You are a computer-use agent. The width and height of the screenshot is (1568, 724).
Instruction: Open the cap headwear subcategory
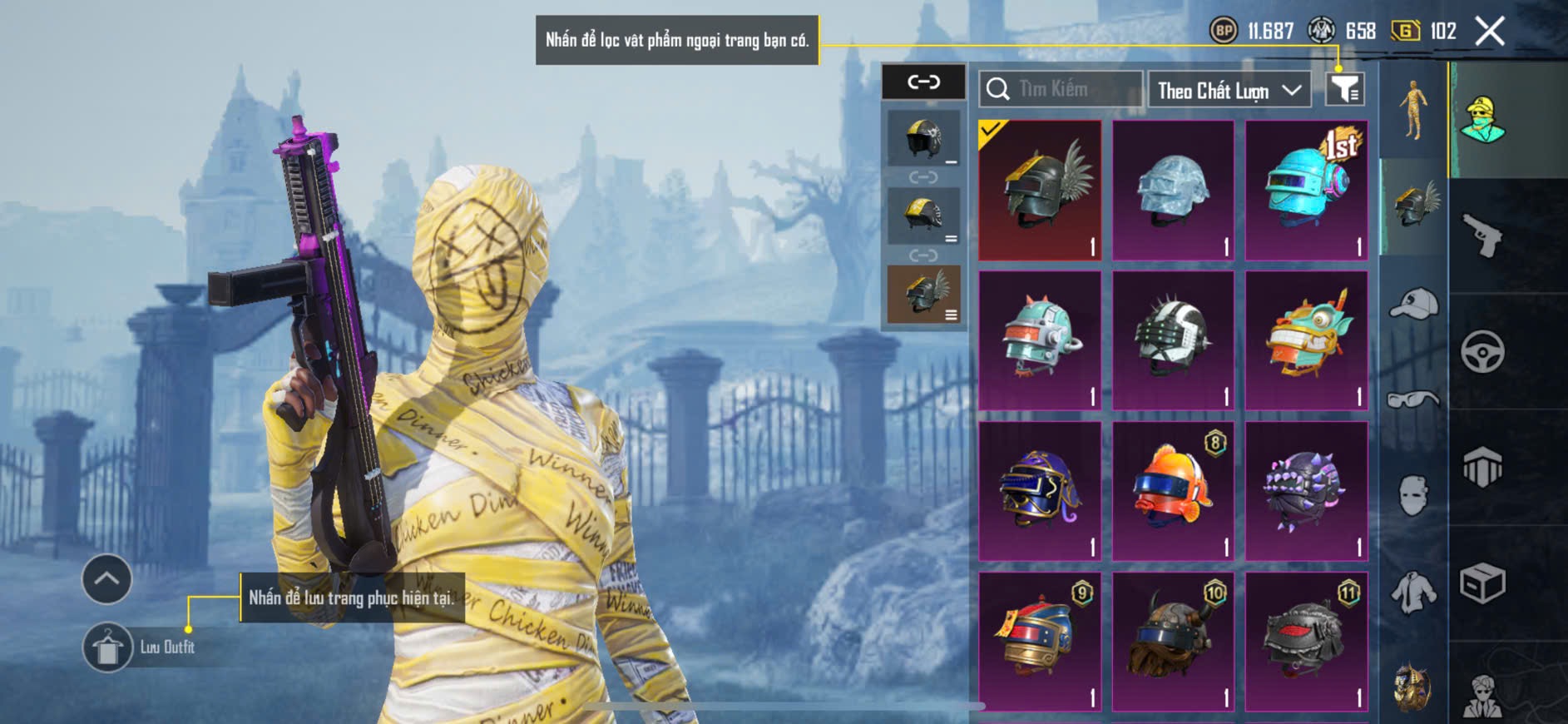coord(1413,304)
